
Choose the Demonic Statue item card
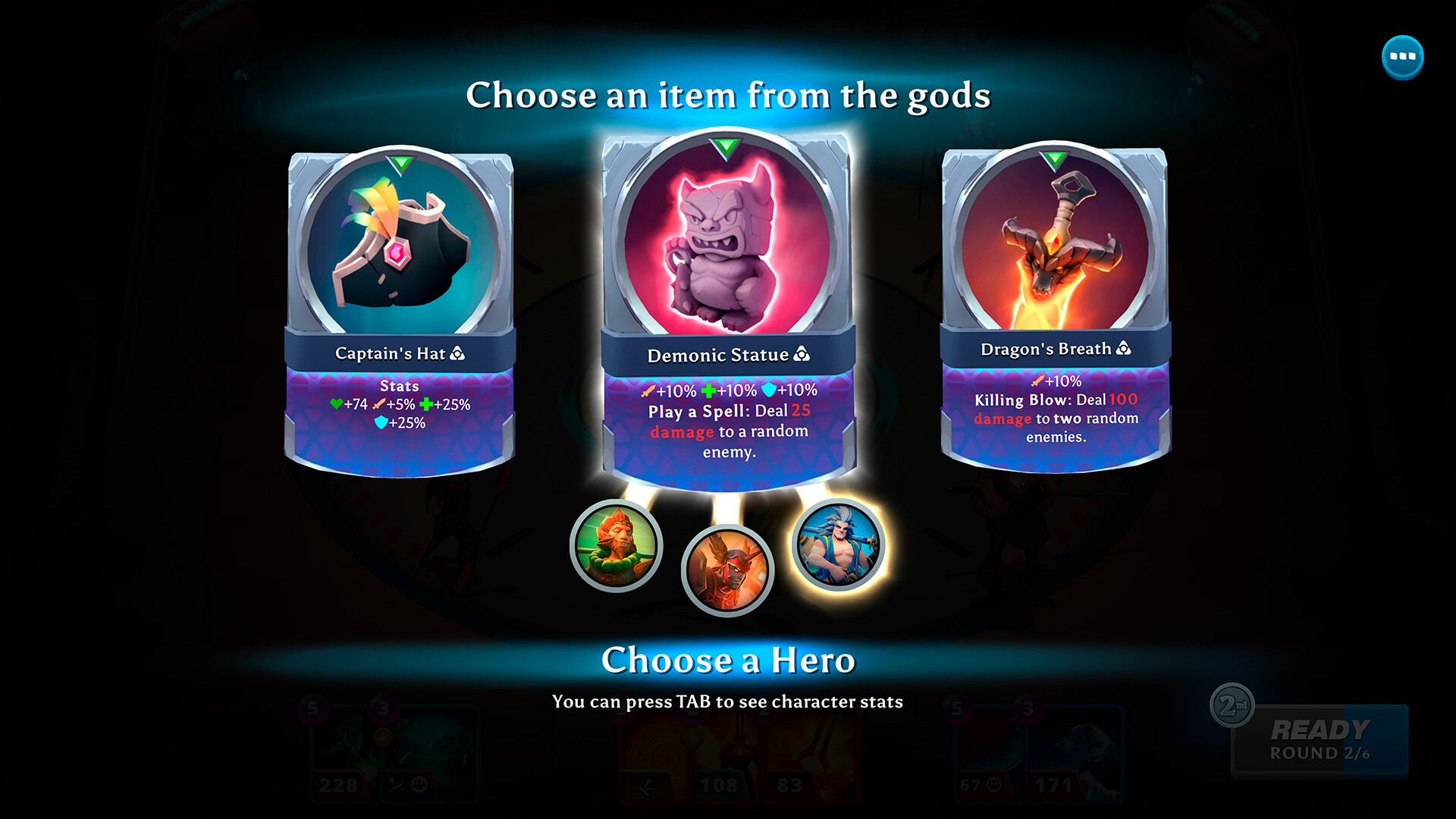point(726,250)
